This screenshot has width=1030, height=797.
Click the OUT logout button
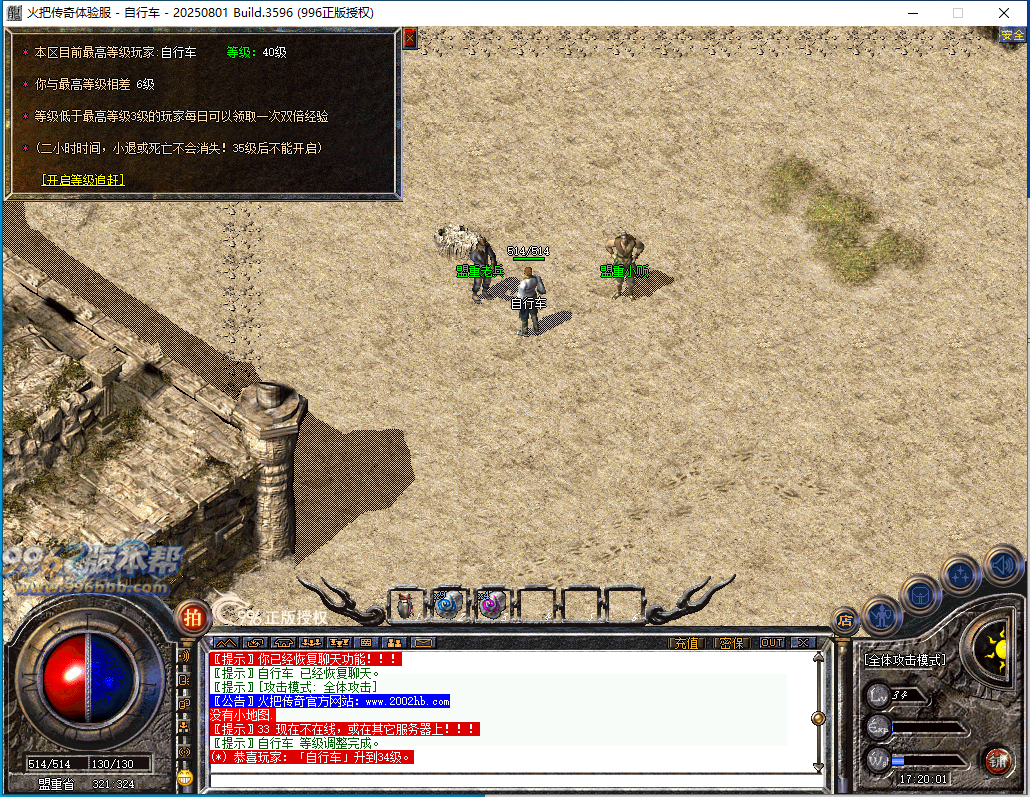click(772, 643)
